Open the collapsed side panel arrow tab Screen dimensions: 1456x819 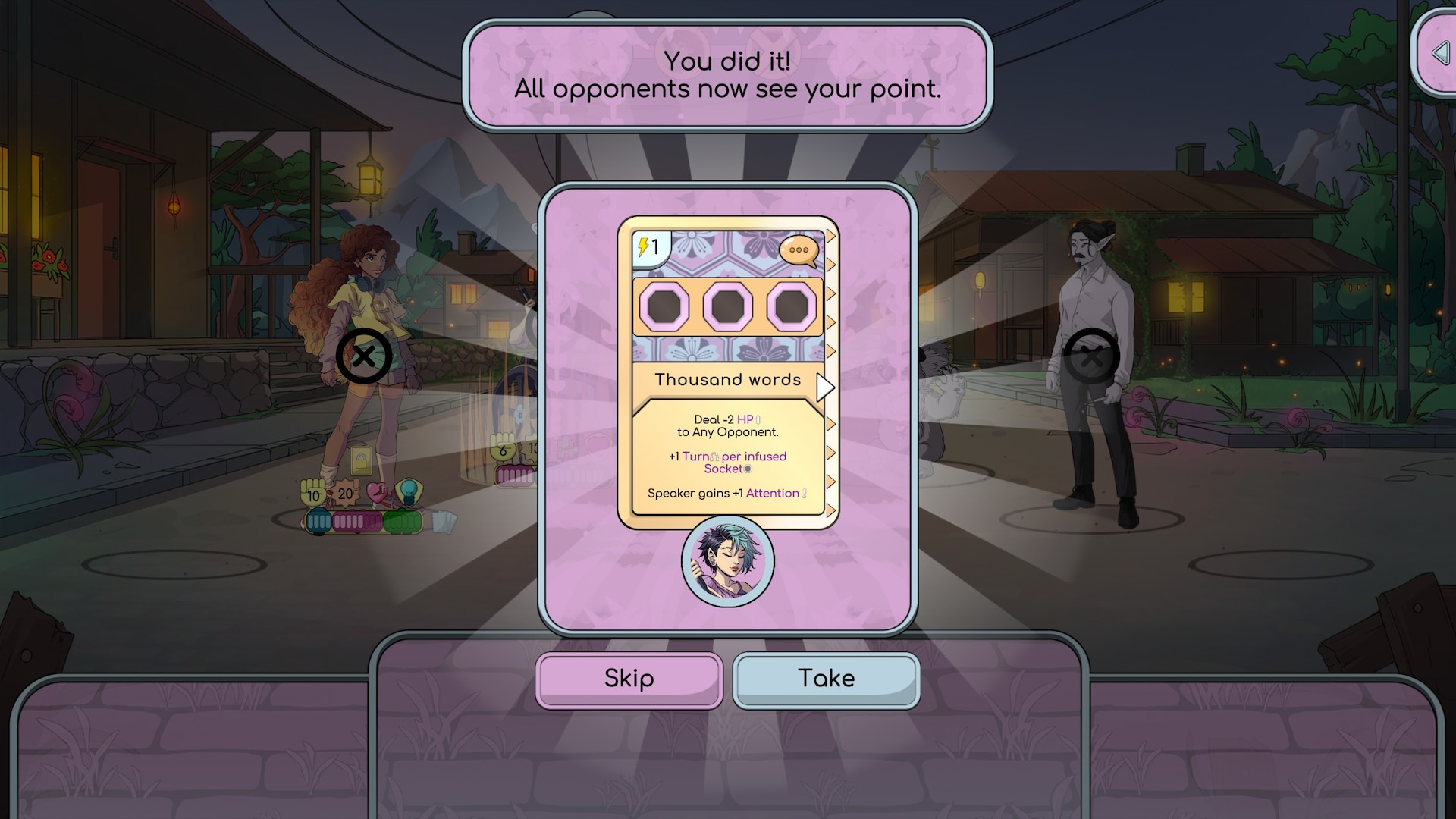[1439, 53]
